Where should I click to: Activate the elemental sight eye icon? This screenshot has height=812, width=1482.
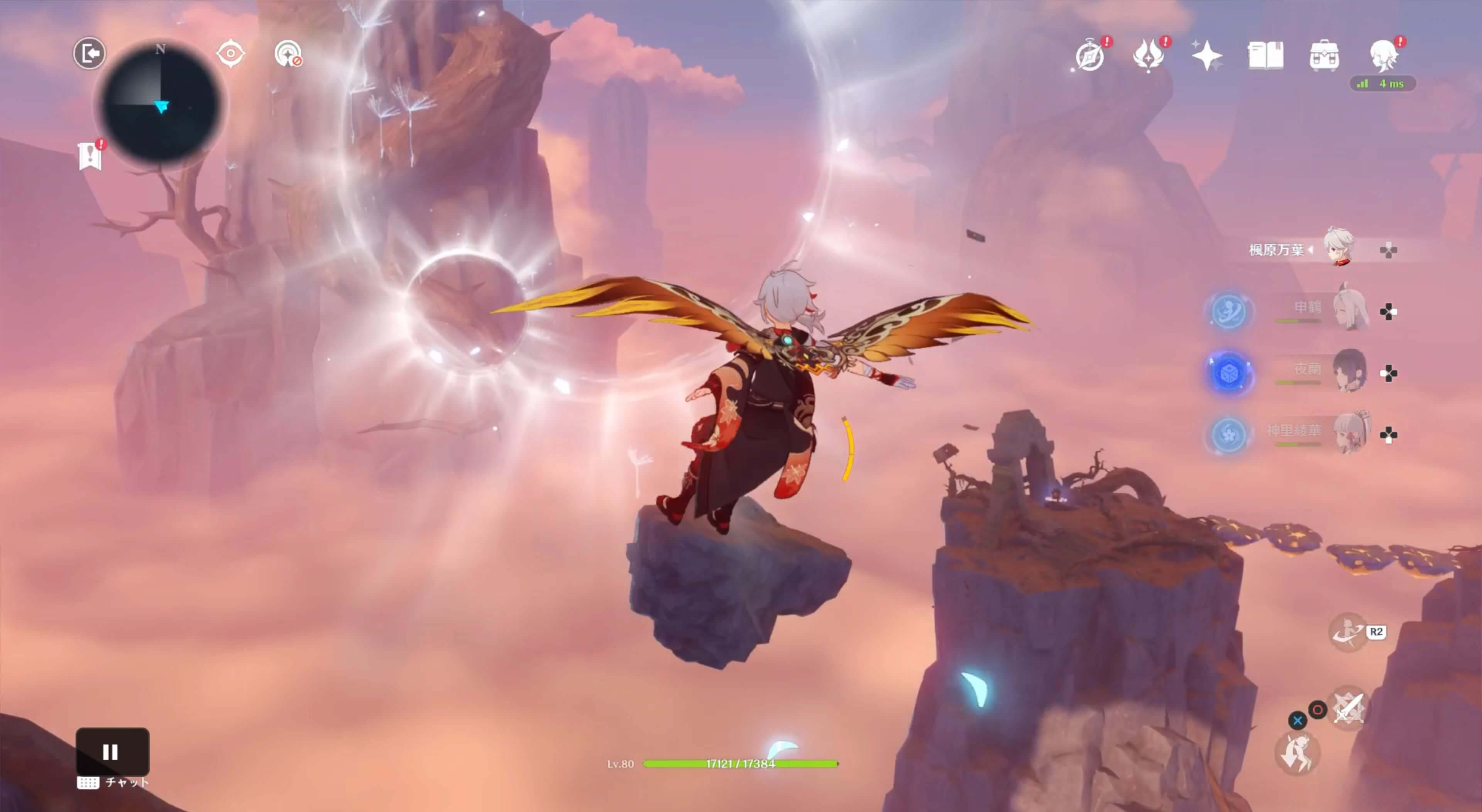tap(231, 54)
